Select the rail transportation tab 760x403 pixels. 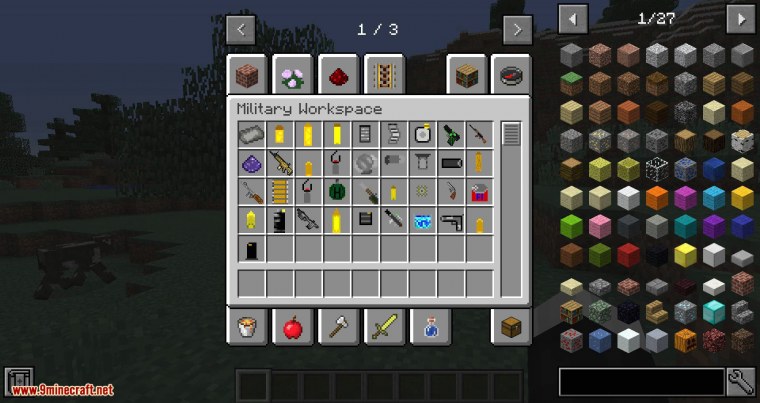[383, 75]
